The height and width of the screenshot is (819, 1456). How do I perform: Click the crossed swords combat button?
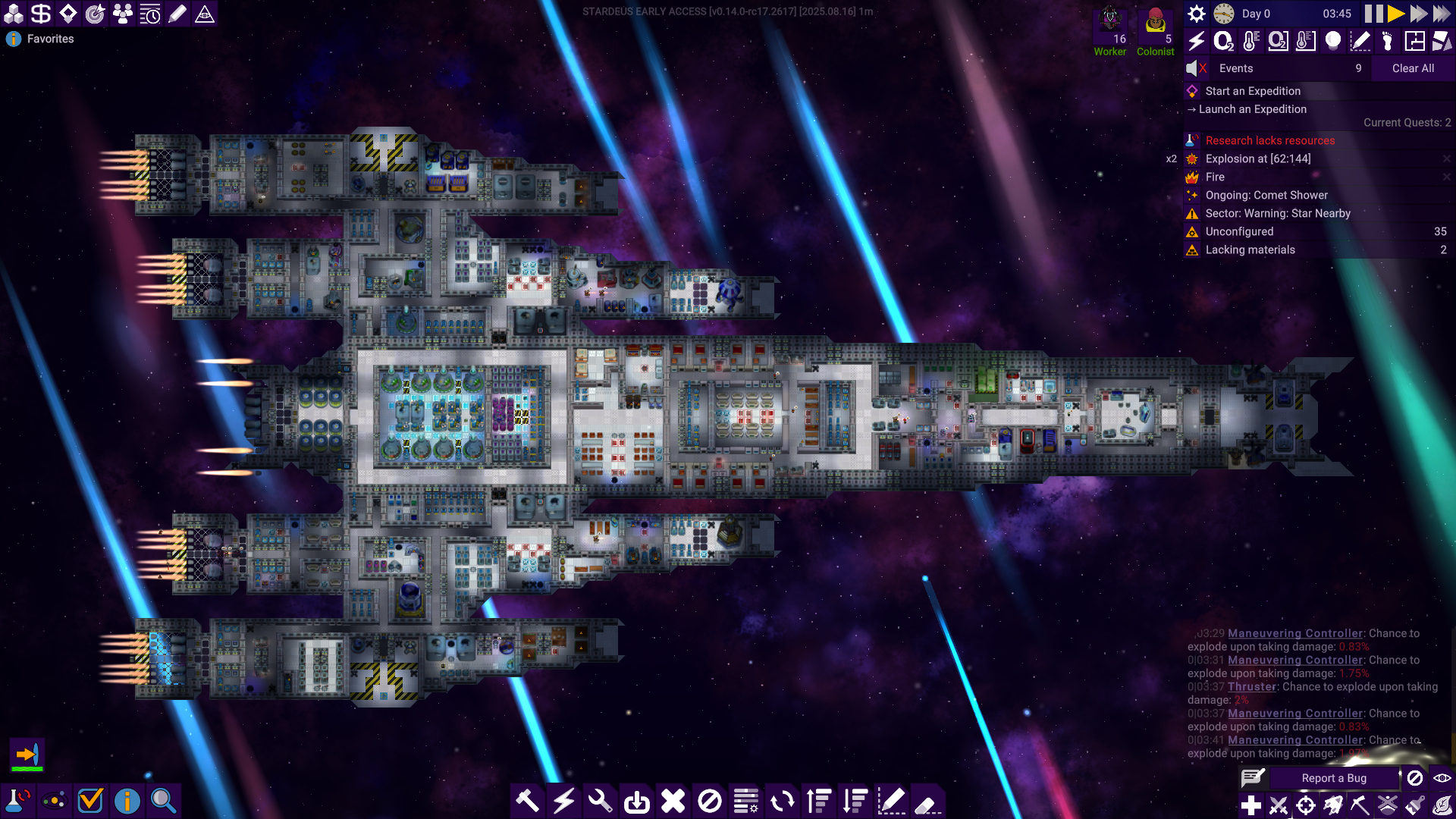click(1279, 805)
